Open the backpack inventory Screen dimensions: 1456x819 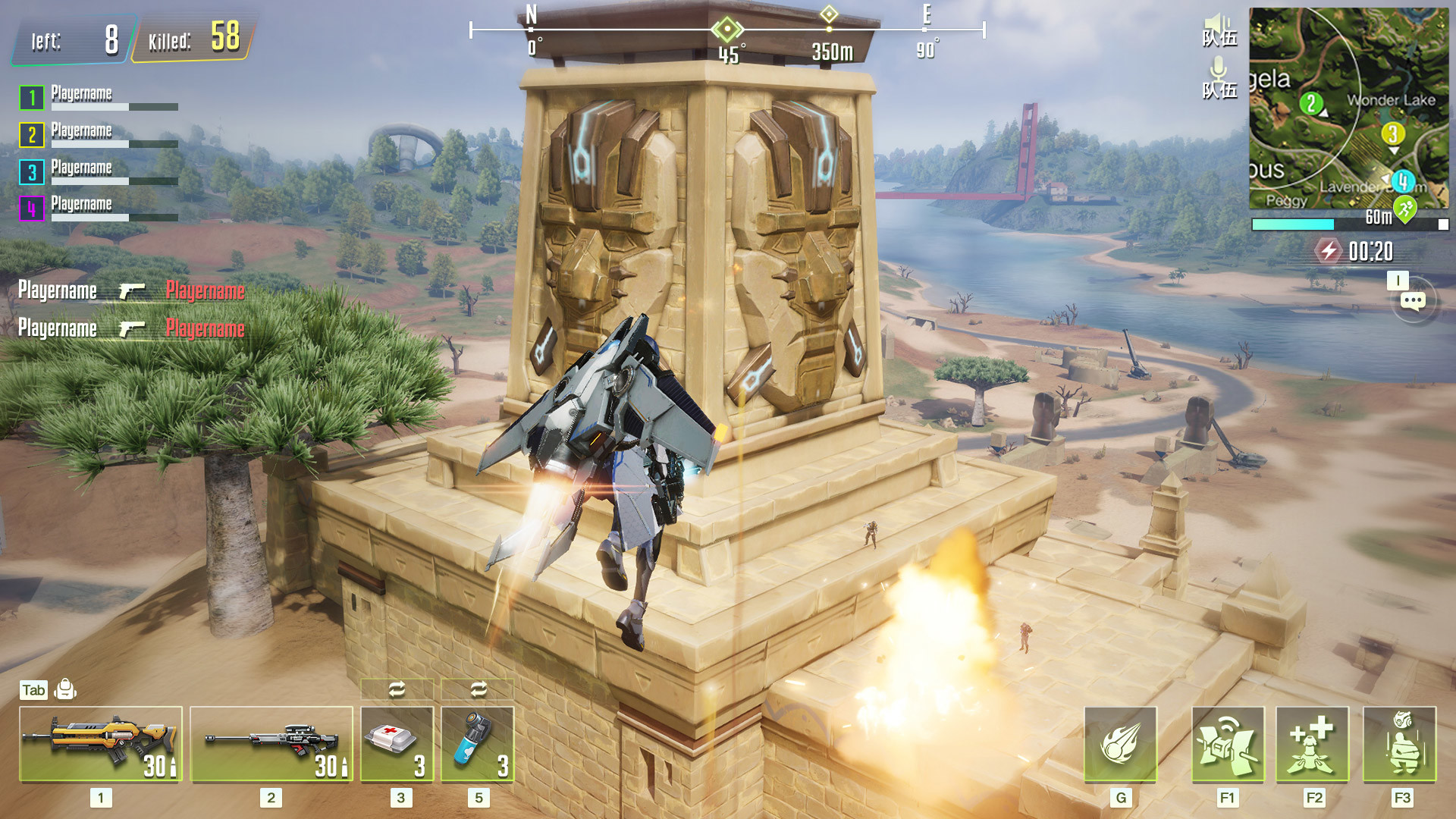tap(65, 689)
